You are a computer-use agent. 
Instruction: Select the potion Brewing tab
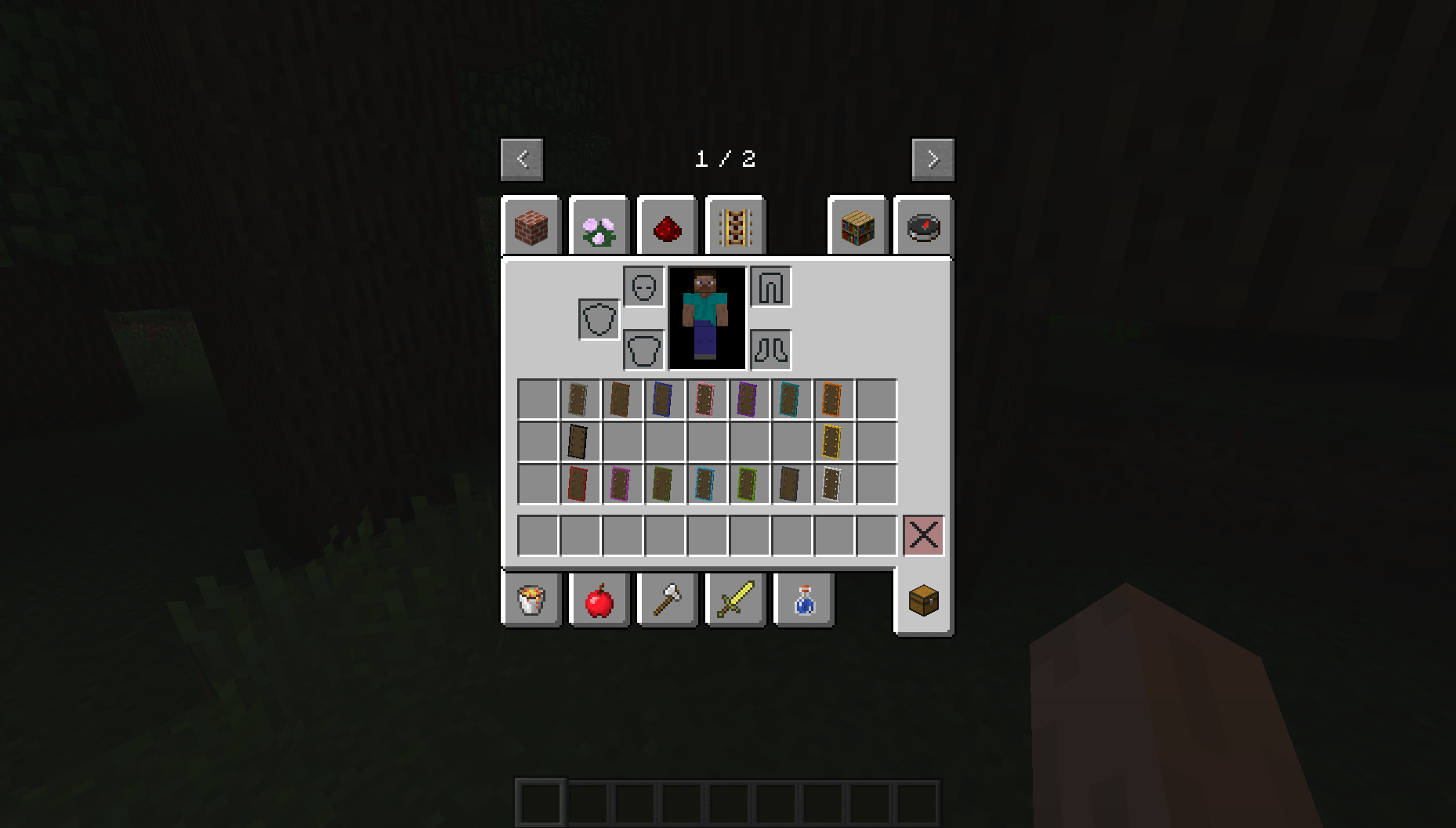tap(803, 599)
